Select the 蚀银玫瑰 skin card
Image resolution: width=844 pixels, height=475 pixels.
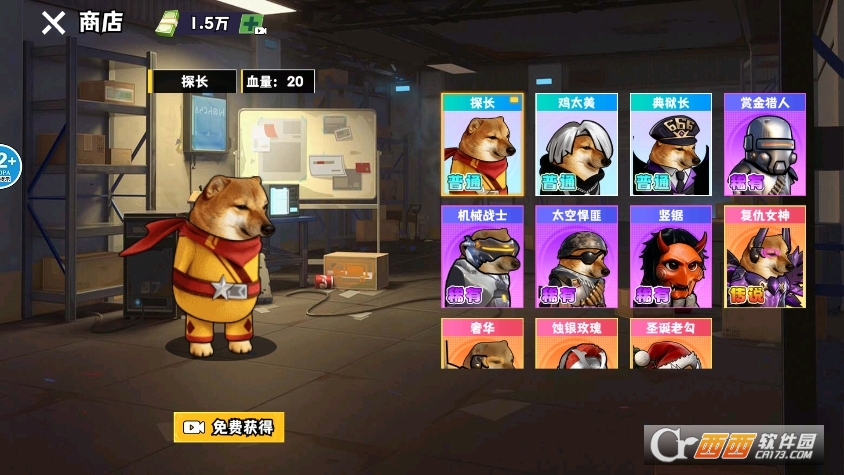(577, 344)
